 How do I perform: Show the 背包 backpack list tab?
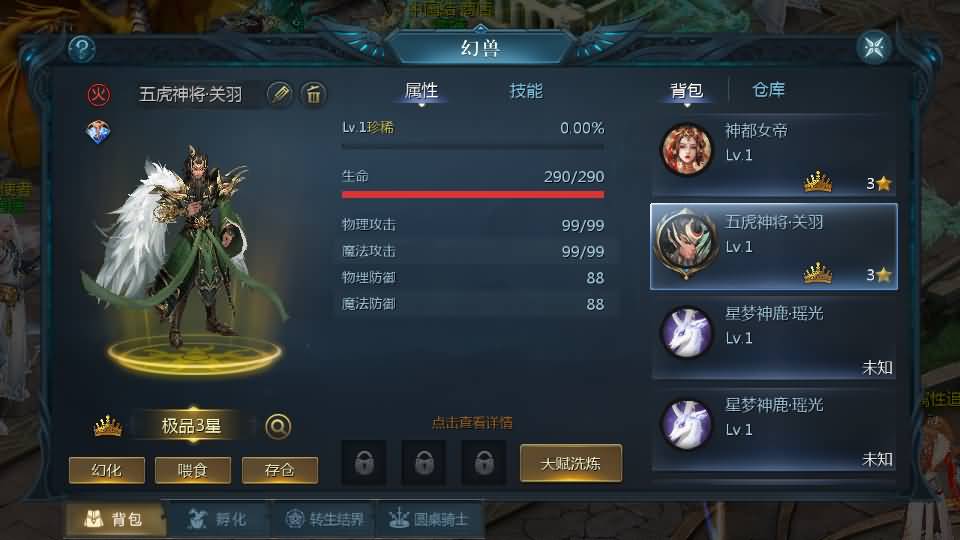tap(686, 90)
